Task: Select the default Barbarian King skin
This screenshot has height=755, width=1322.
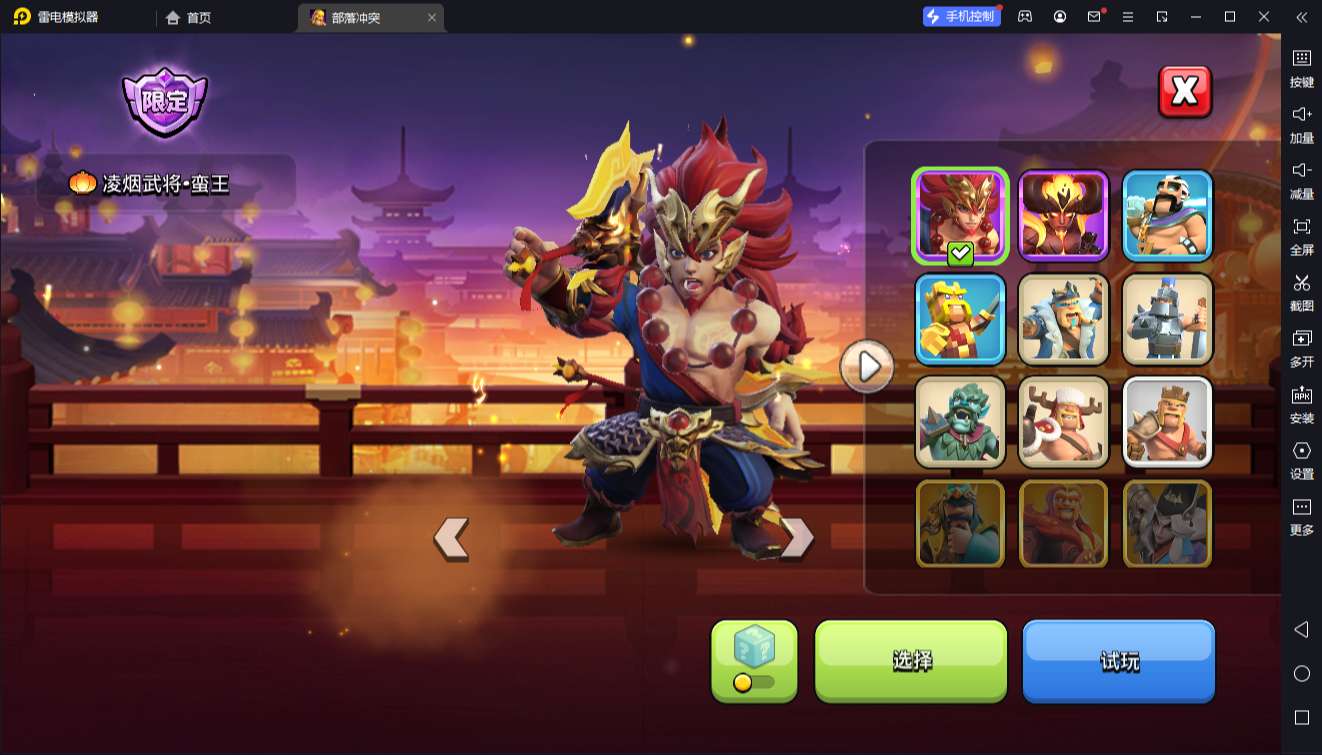Action: click(x=1167, y=421)
